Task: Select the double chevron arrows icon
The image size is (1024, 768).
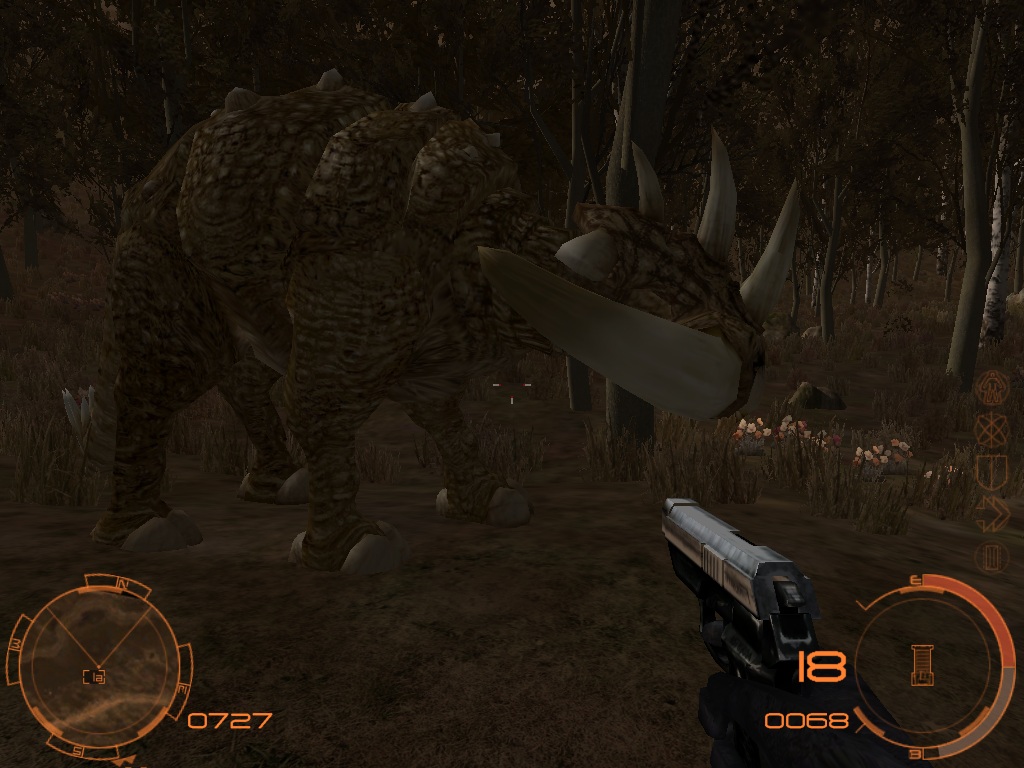Action: [x=990, y=512]
